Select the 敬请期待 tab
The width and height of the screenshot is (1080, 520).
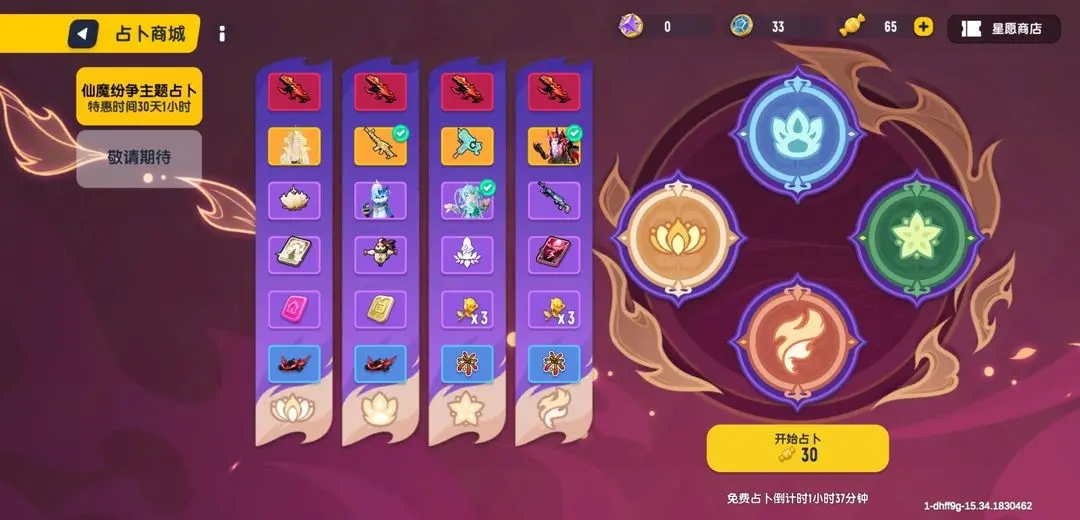(x=139, y=158)
